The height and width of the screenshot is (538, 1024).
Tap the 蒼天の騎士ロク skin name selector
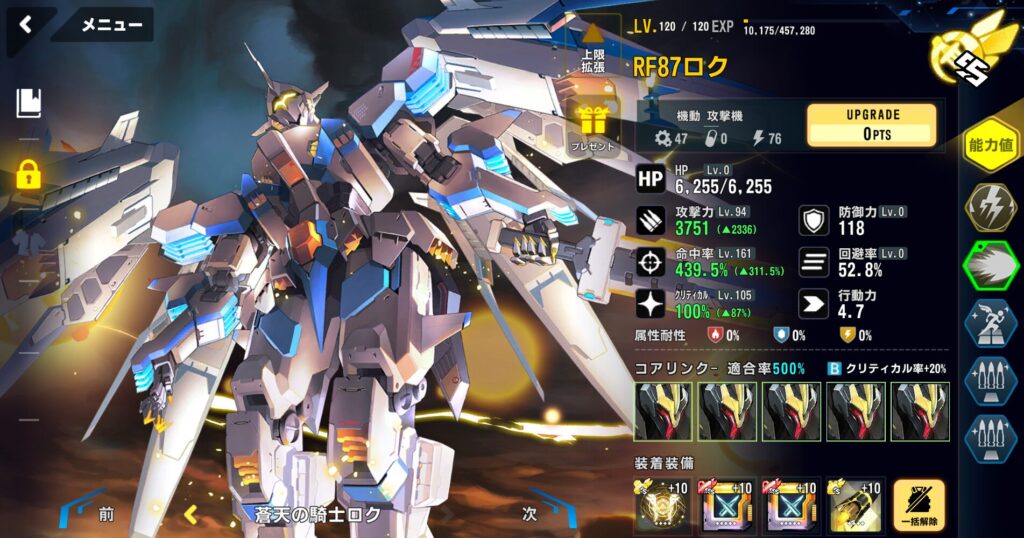tap(317, 515)
